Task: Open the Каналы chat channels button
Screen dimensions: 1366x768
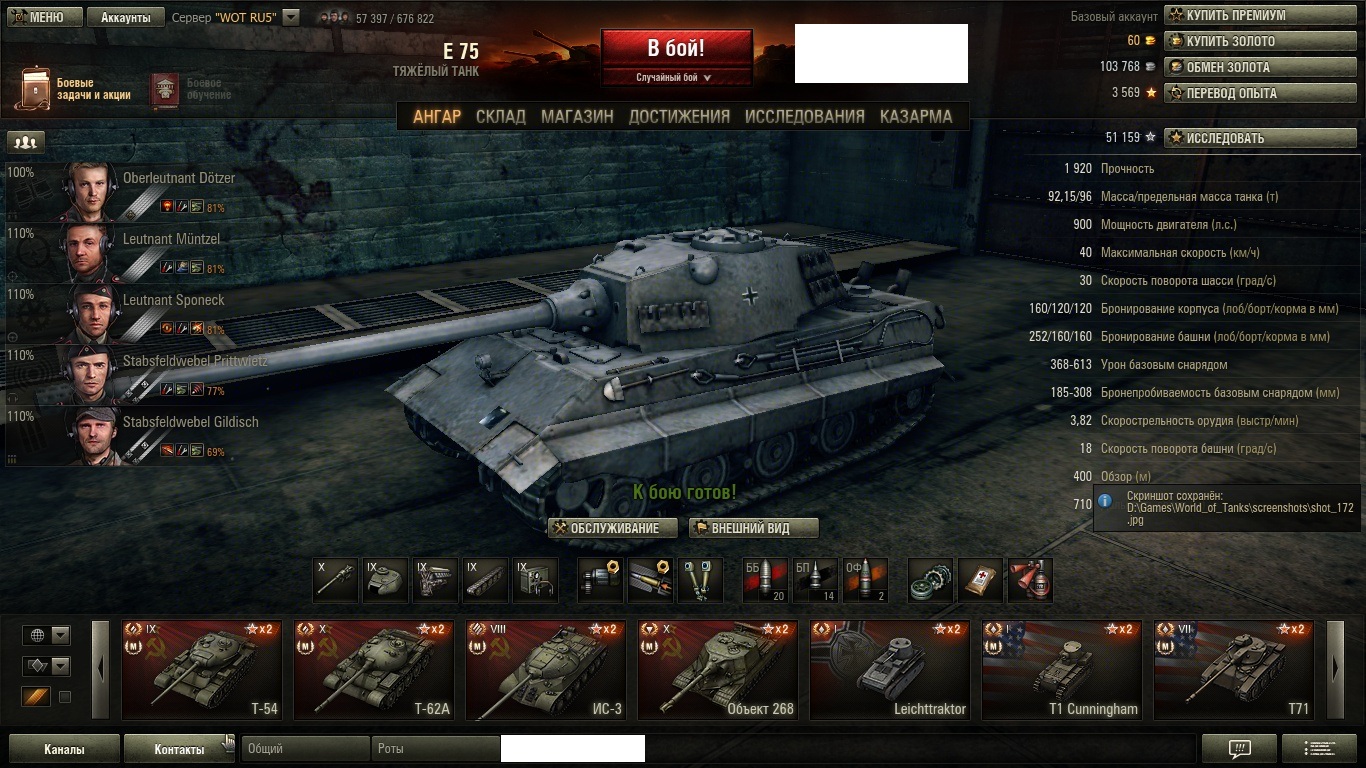Action: click(64, 749)
